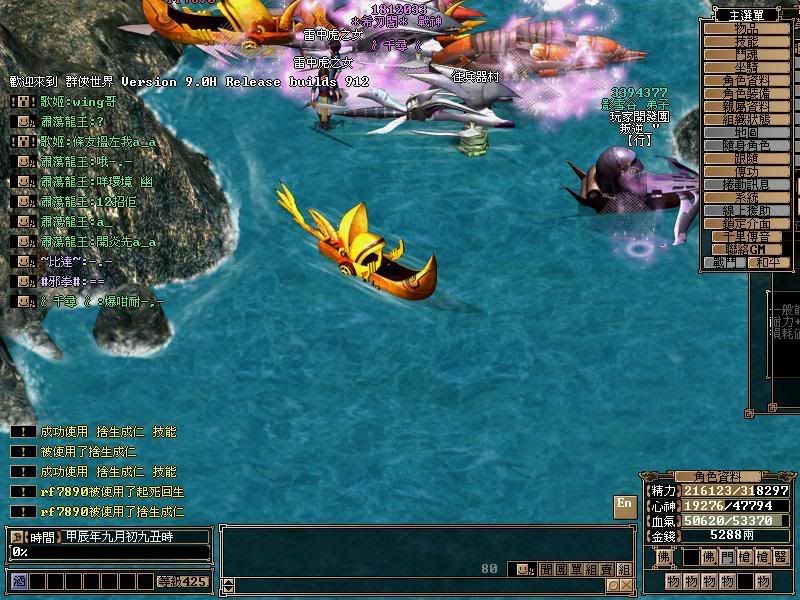Select 坐騎 mount in the main menu
The image size is (800, 600).
(747, 68)
